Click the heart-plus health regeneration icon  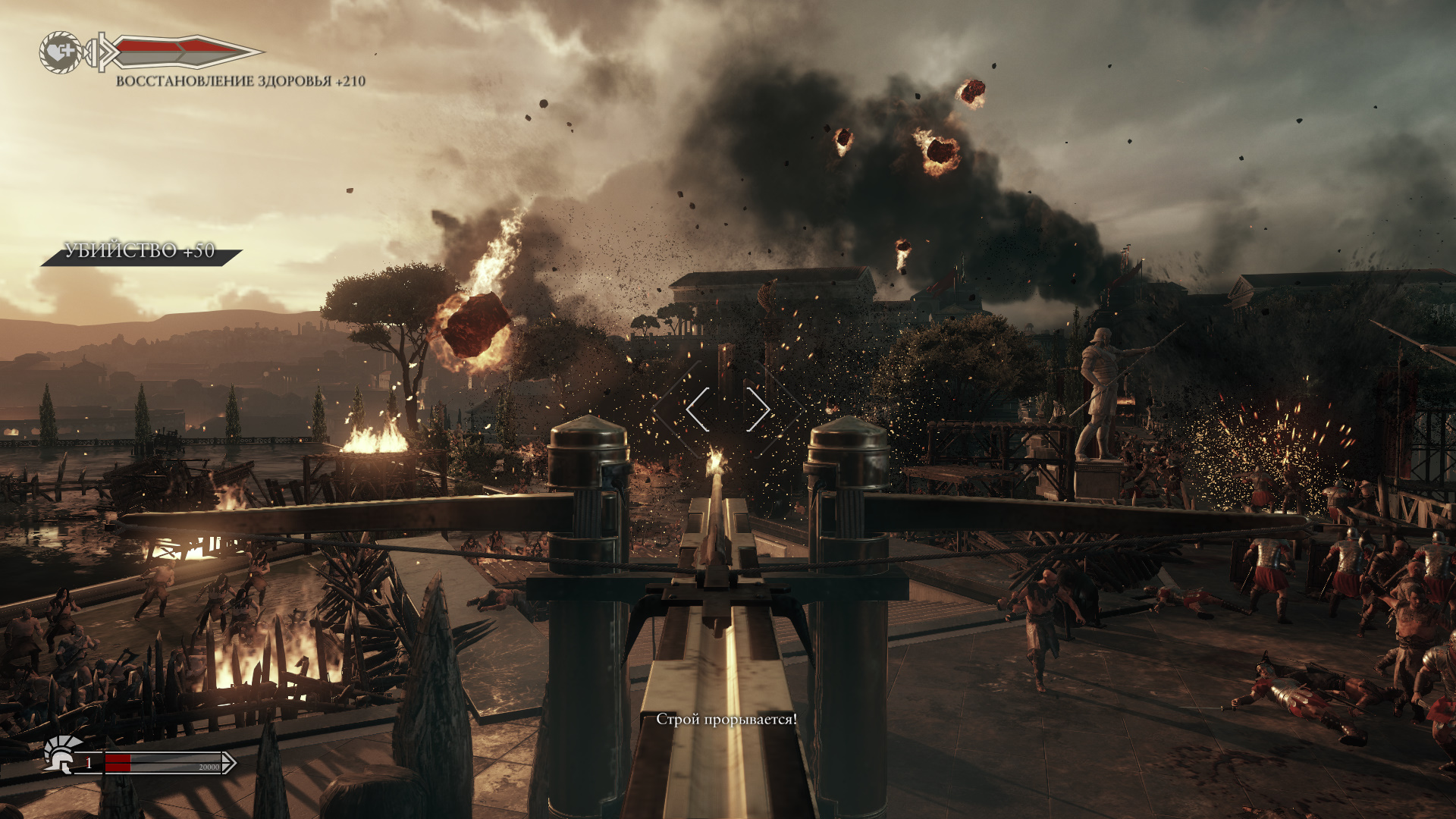click(60, 52)
